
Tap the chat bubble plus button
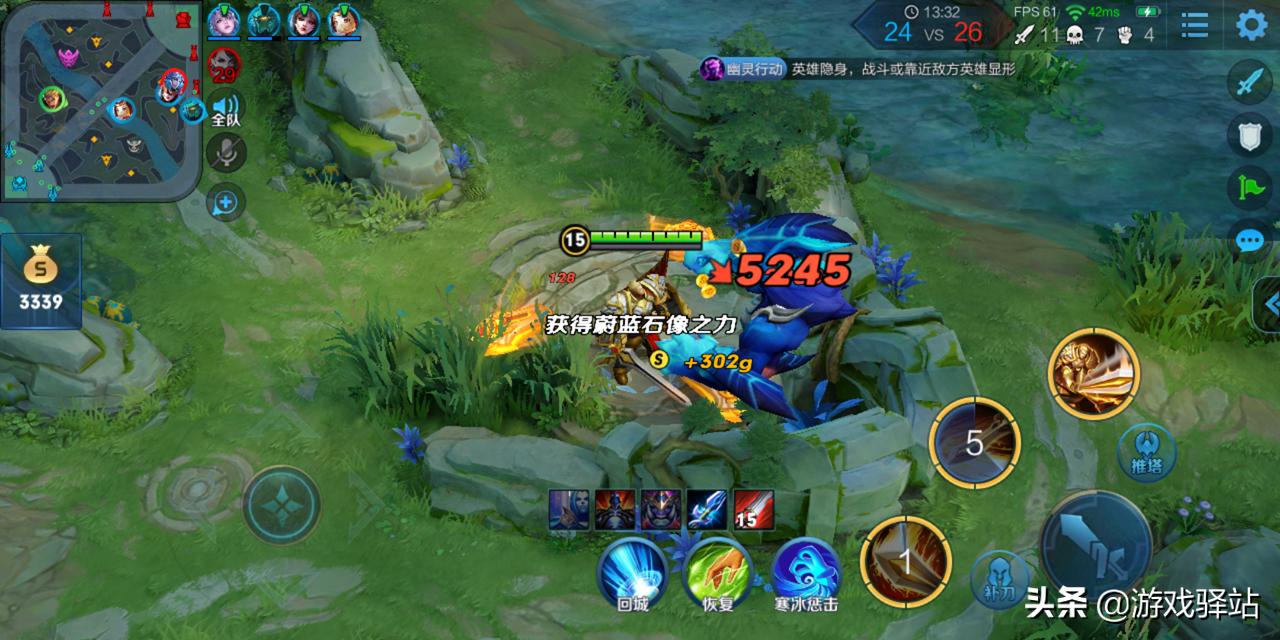pyautogui.click(x=226, y=203)
